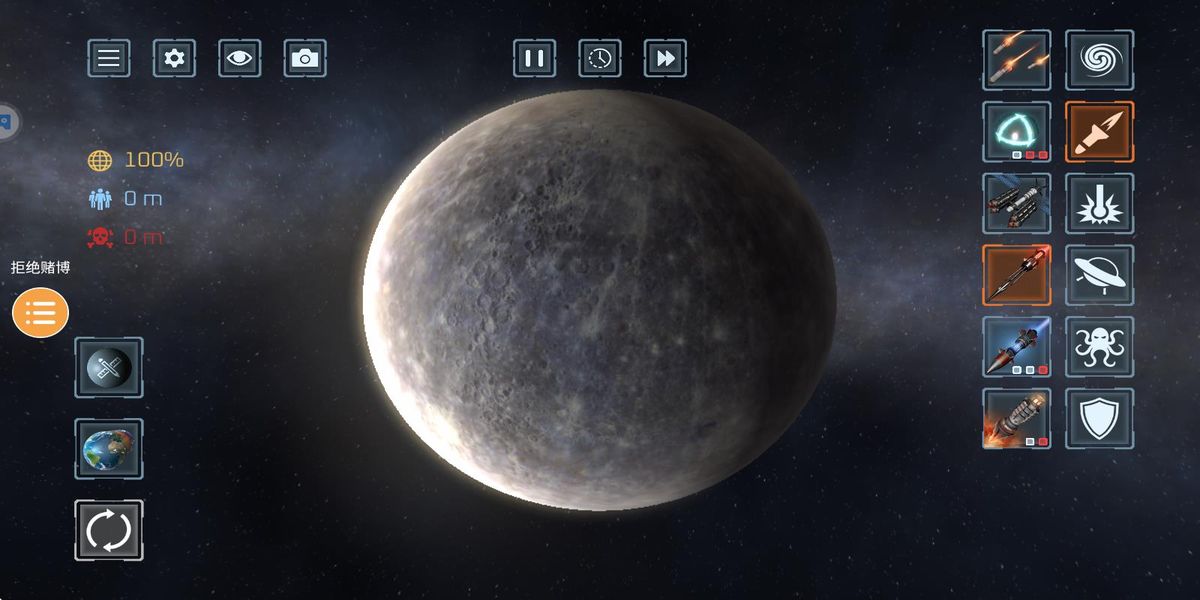
Task: Summon the UFO alien saucer
Action: [x=1099, y=275]
